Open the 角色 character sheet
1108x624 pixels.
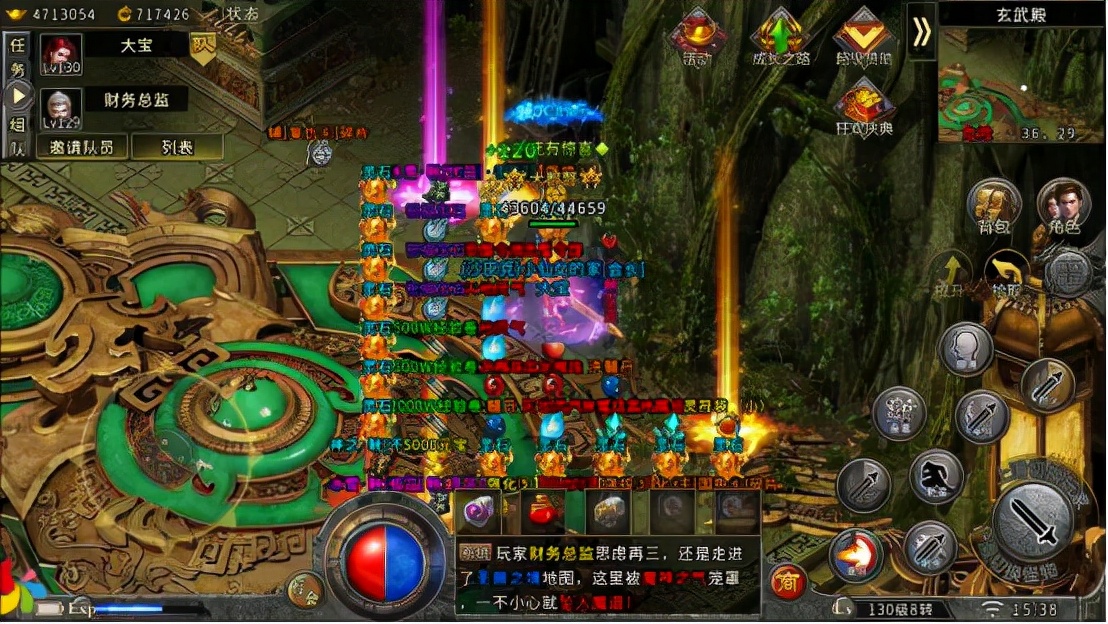[1063, 206]
